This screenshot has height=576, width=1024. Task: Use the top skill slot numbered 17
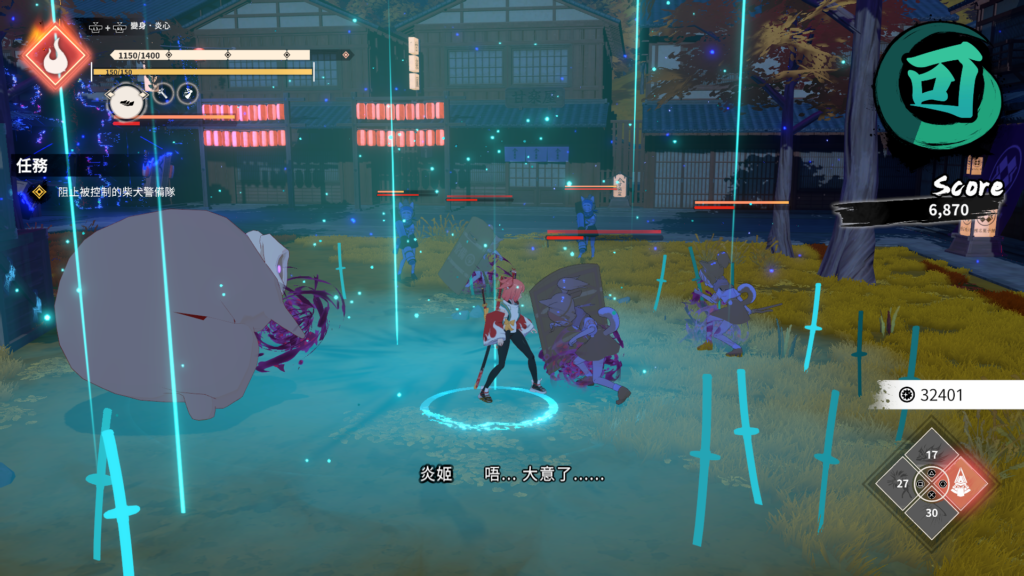tap(931, 456)
